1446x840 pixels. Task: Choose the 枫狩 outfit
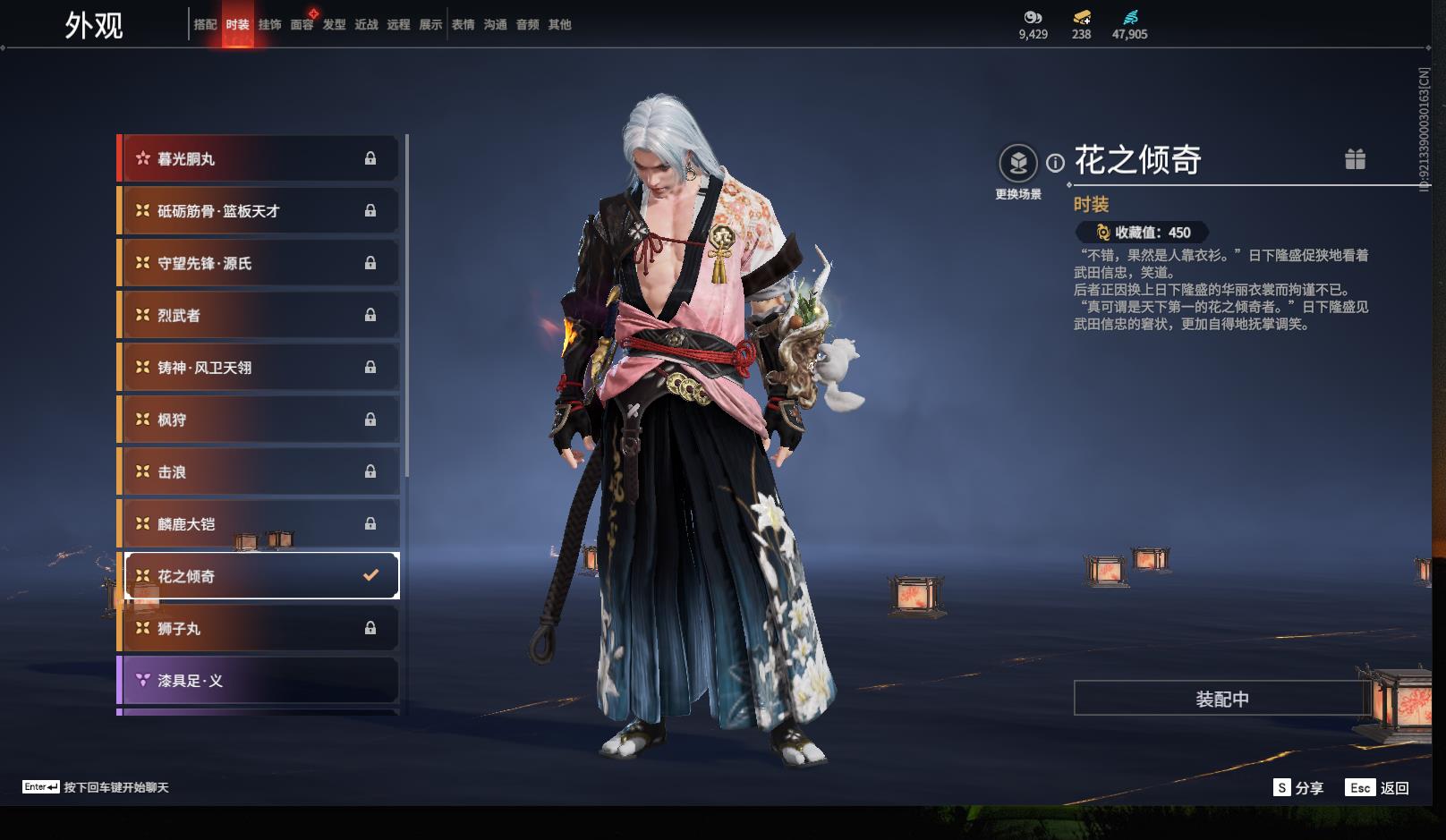258,420
